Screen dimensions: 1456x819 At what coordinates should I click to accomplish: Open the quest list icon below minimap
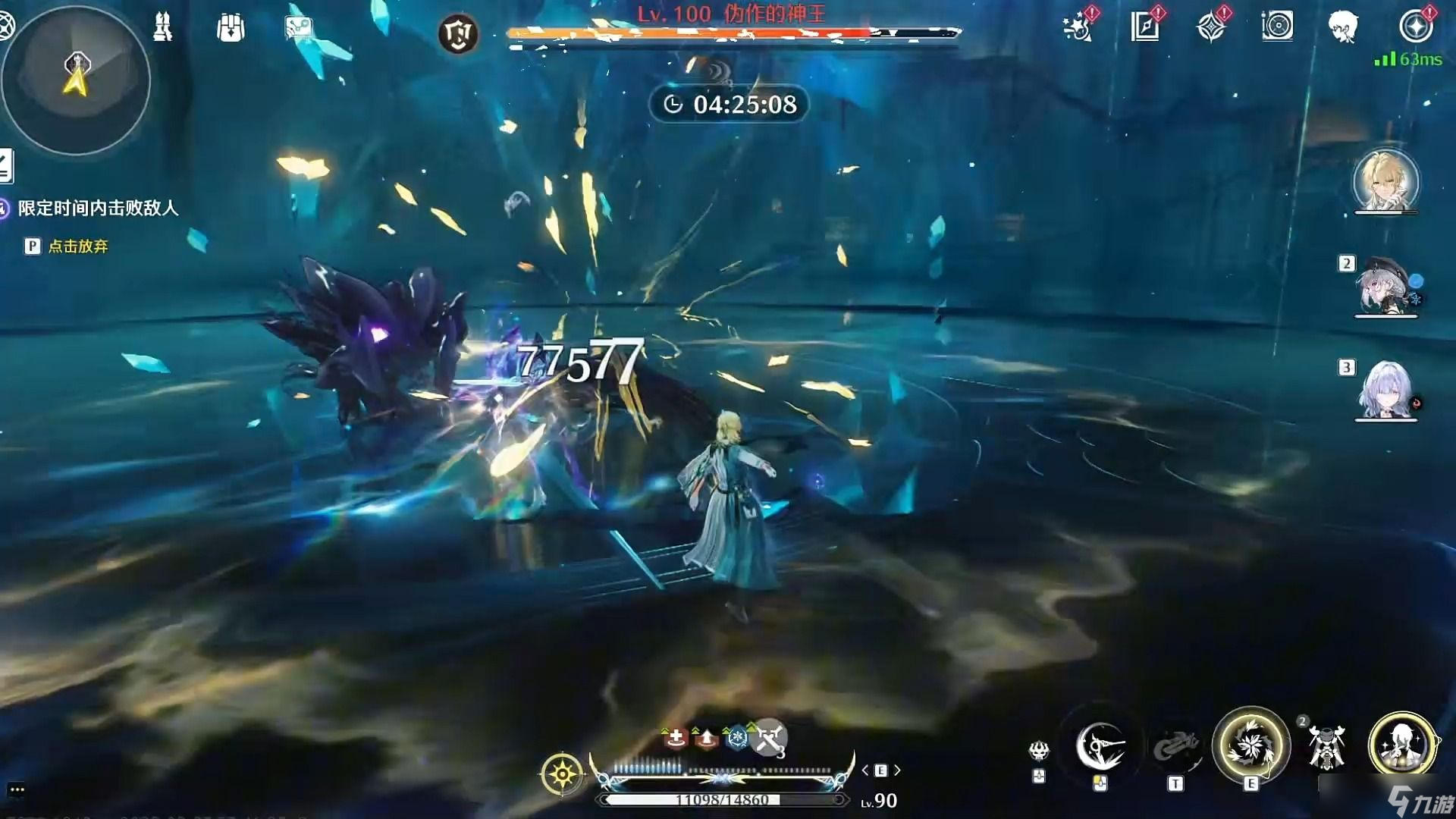(x=6, y=166)
